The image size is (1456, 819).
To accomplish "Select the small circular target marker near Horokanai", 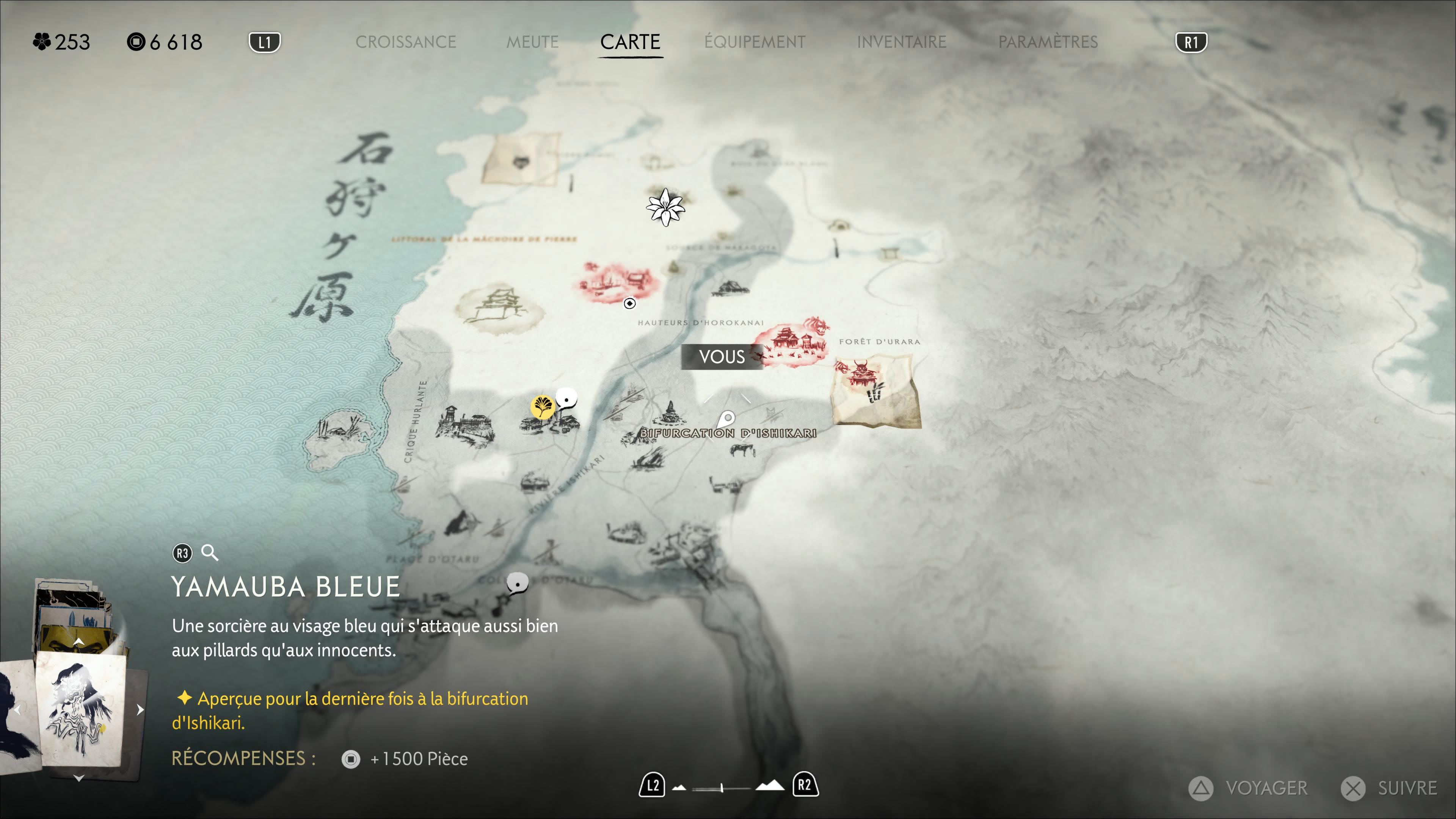I will pyautogui.click(x=629, y=303).
